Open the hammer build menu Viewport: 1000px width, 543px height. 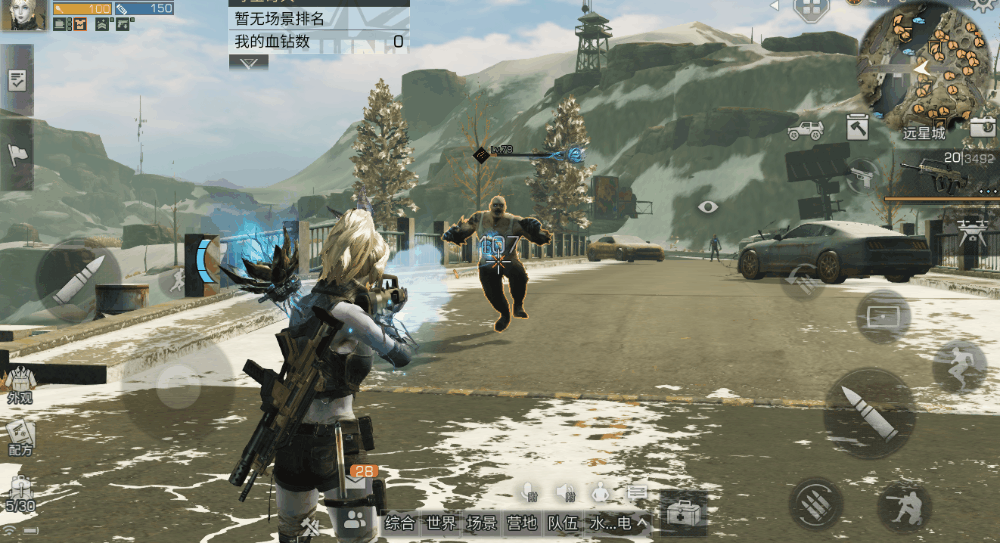857,128
